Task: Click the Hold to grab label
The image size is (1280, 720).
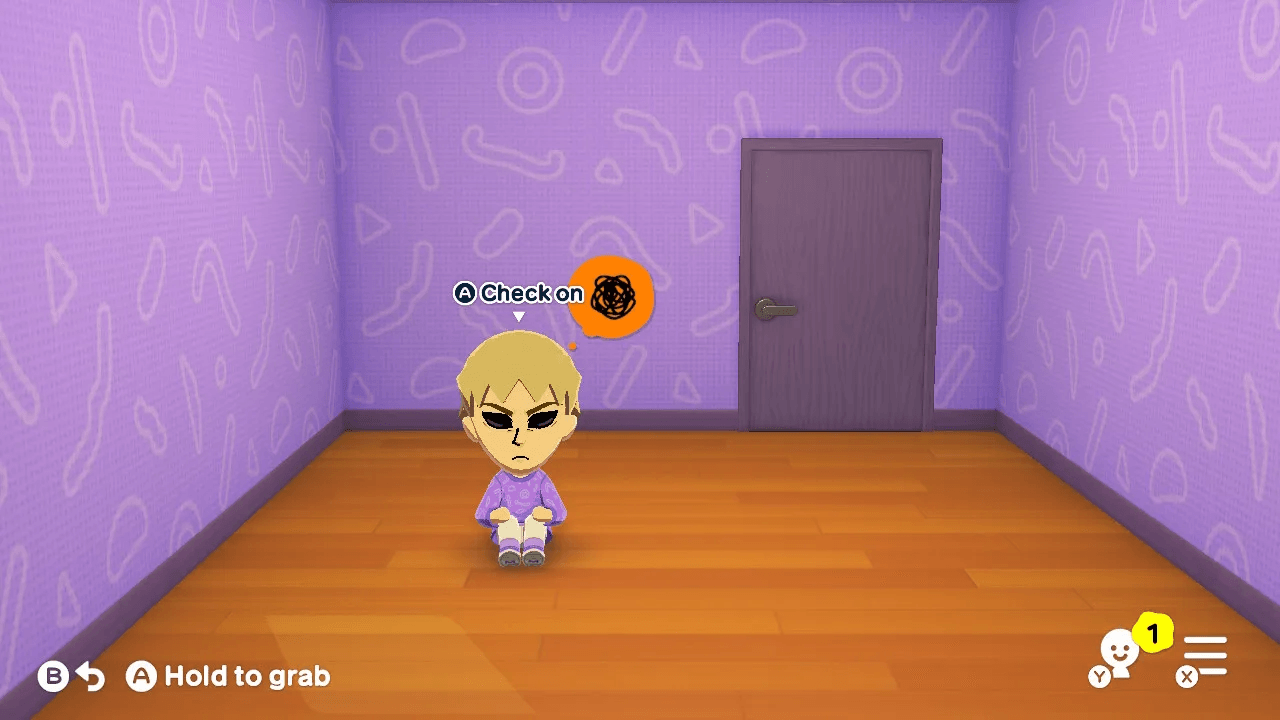Action: pos(246,677)
